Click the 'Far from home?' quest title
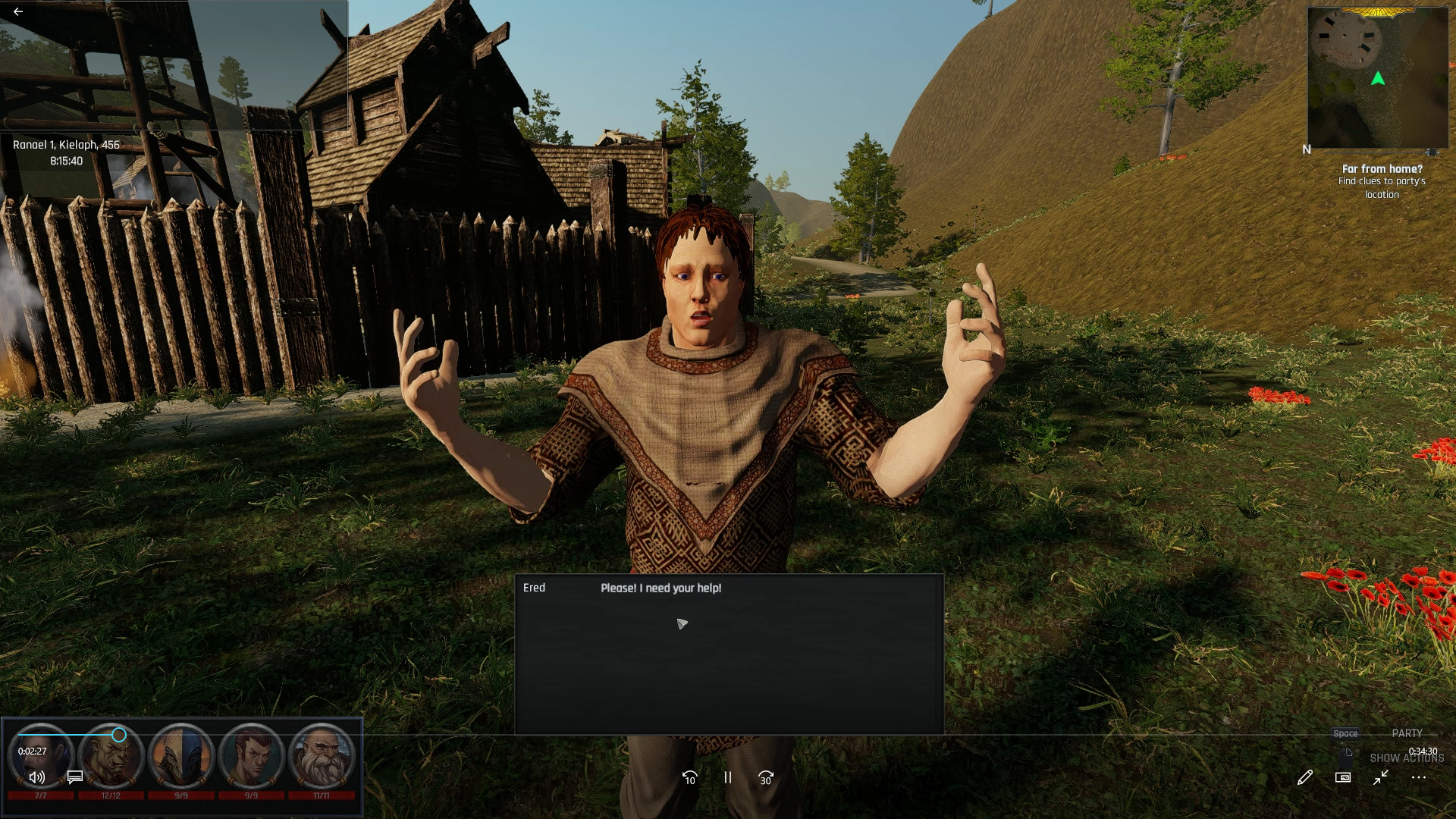This screenshot has width=1456, height=819. point(1382,168)
